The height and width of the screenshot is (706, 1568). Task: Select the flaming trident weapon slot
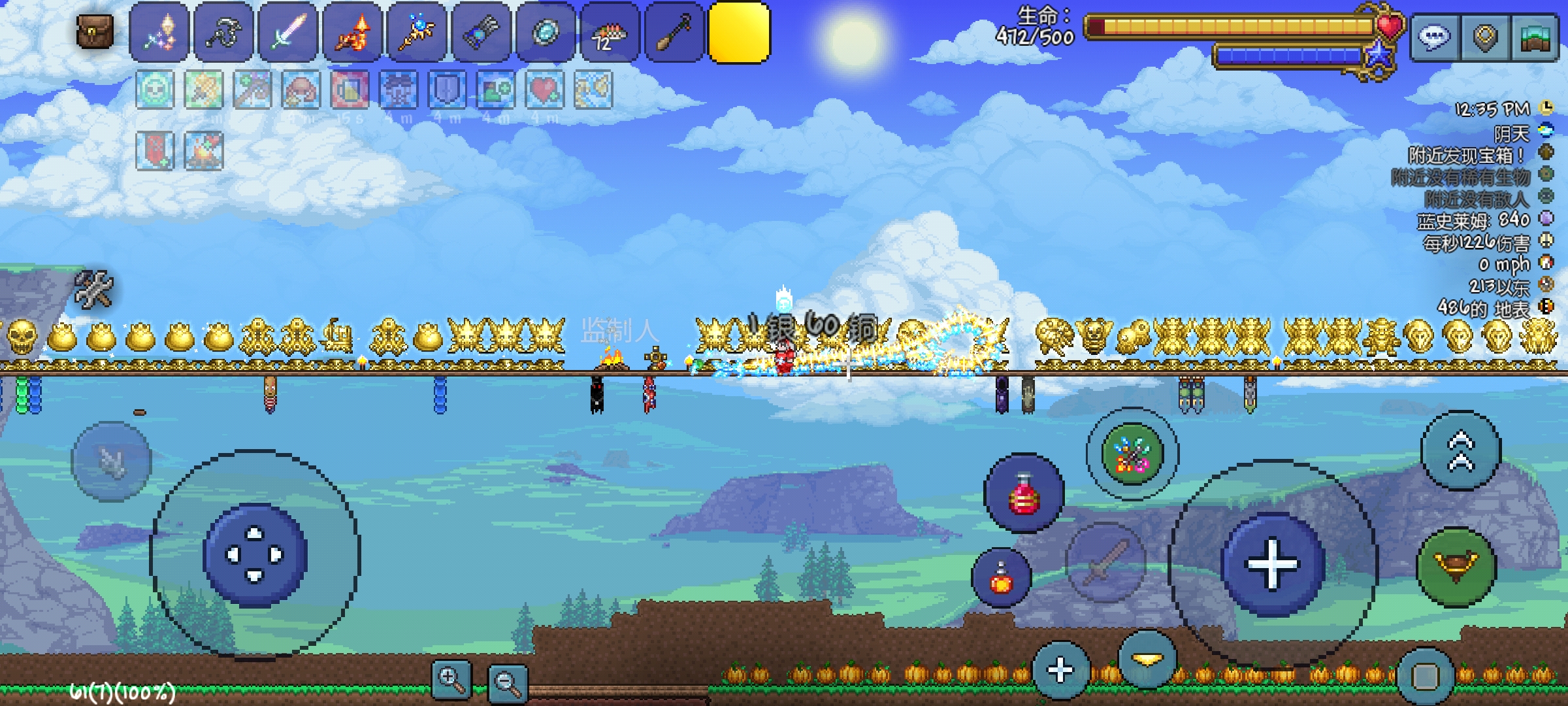click(x=352, y=32)
